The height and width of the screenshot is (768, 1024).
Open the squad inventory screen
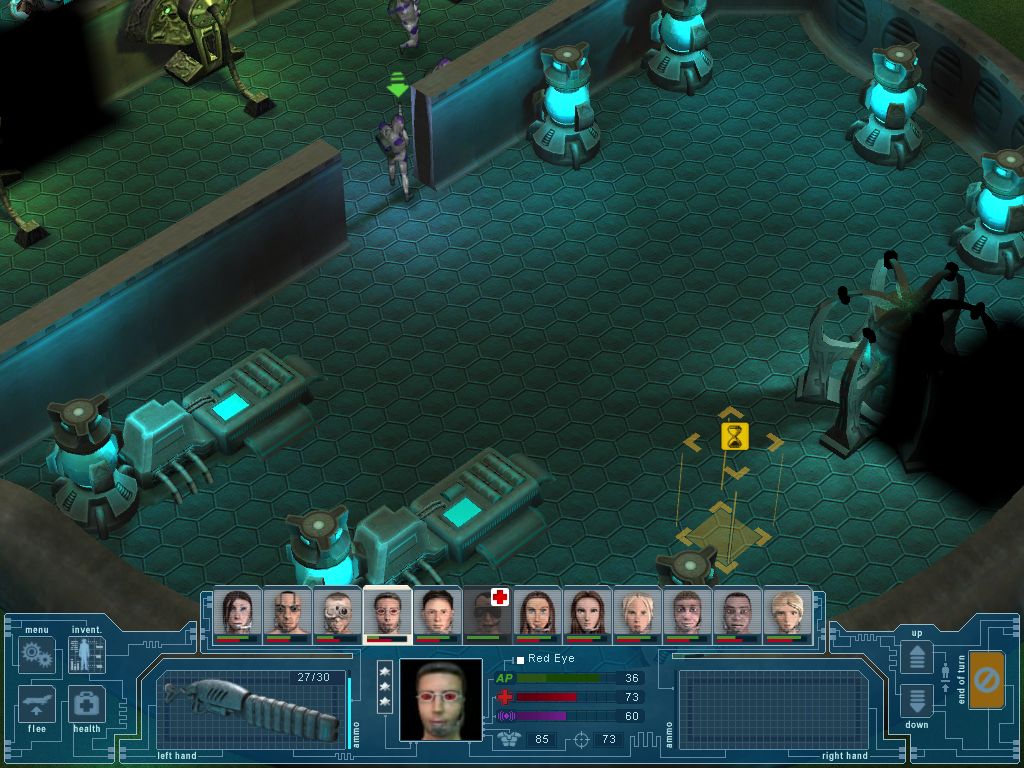pyautogui.click(x=86, y=655)
